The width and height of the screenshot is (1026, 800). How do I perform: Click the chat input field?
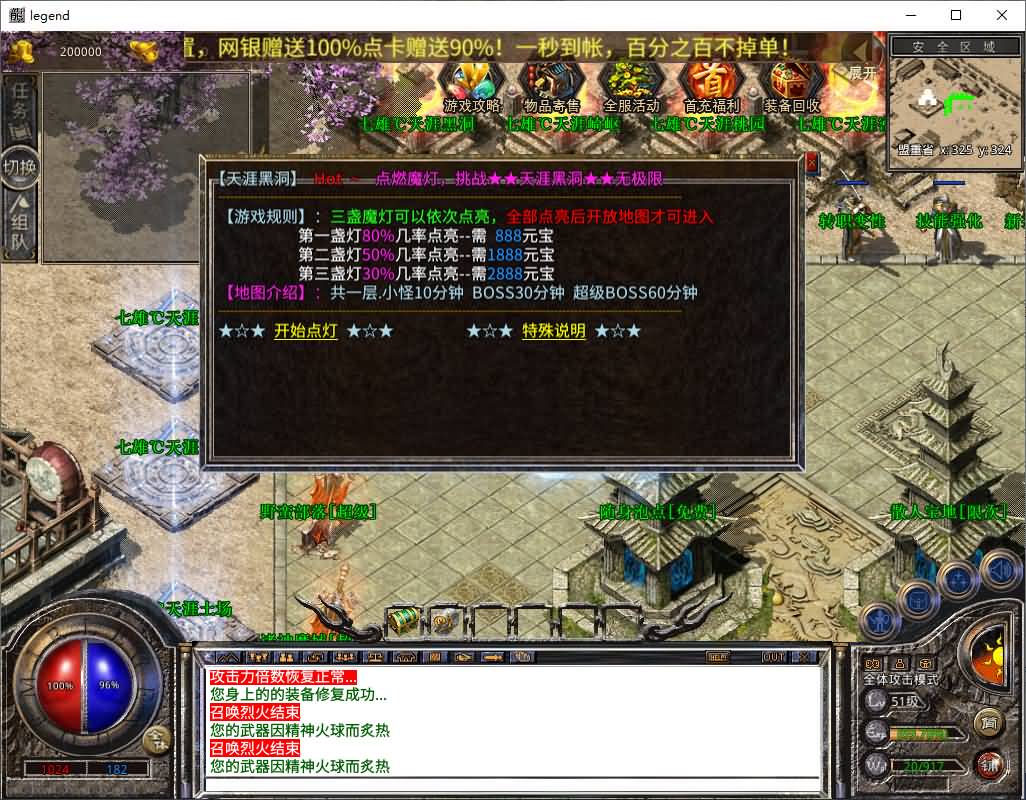pyautogui.click(x=510, y=783)
